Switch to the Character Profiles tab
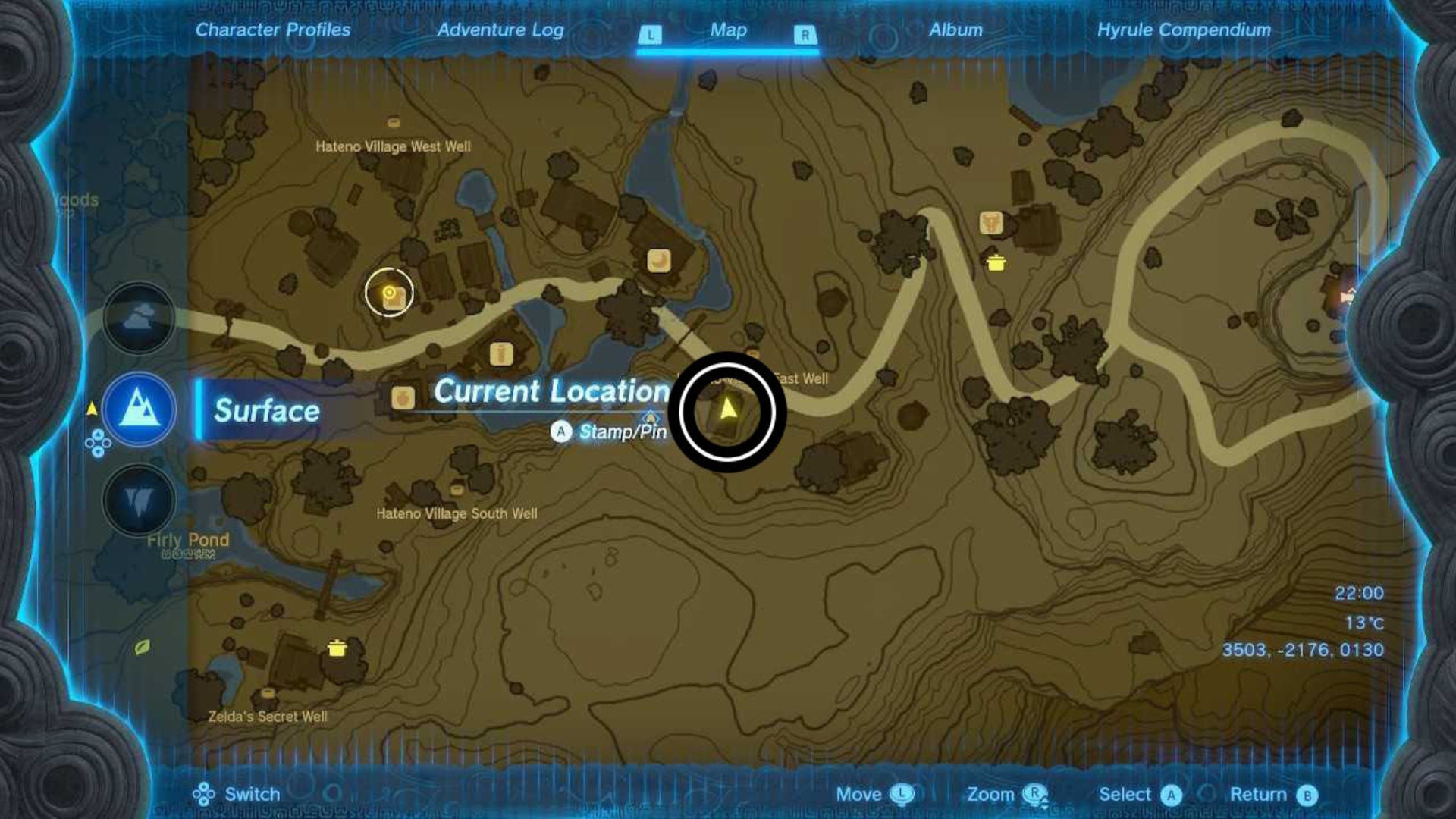The image size is (1456, 819). click(x=273, y=30)
